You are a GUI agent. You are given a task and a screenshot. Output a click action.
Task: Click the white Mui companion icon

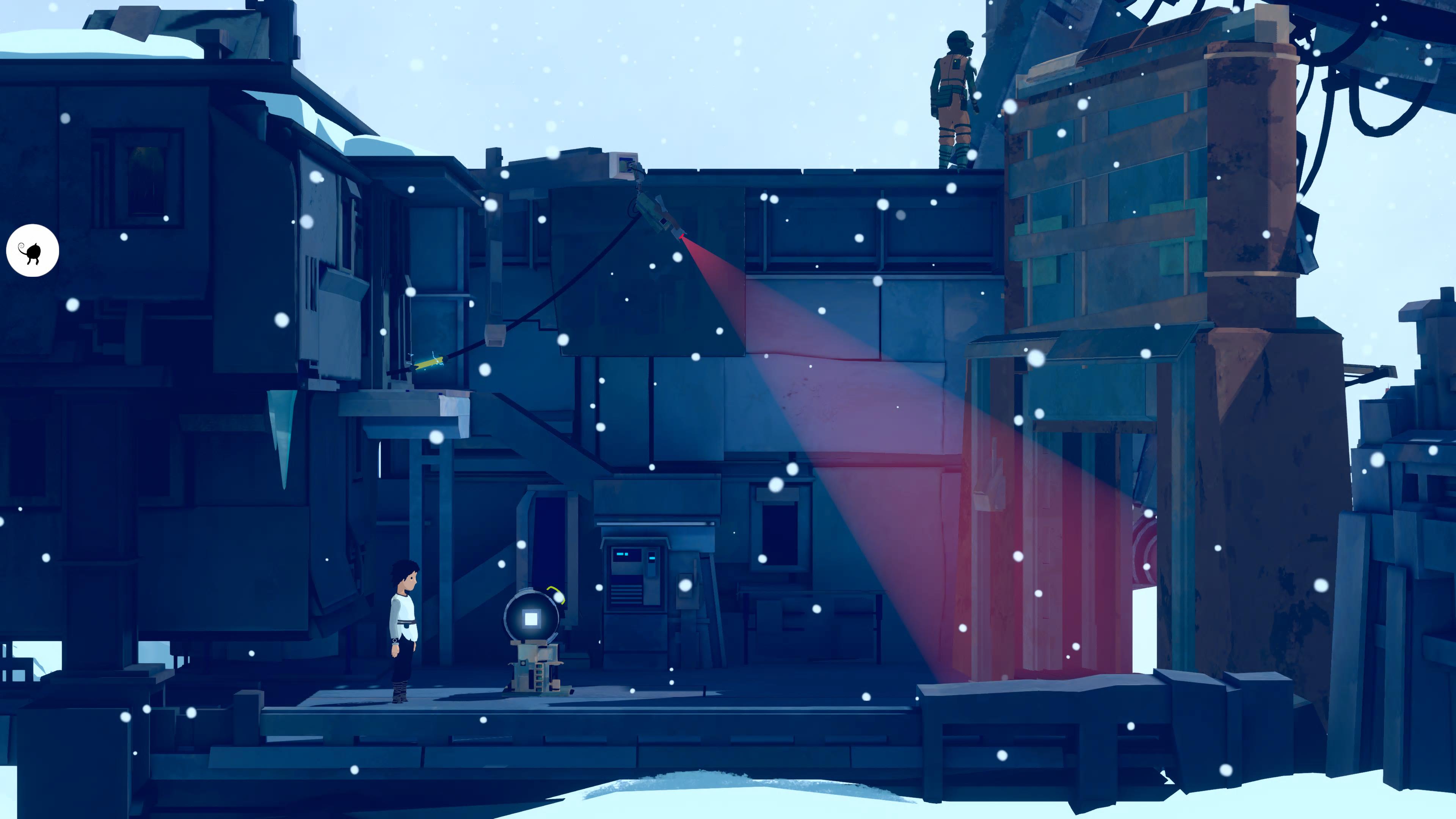click(32, 251)
